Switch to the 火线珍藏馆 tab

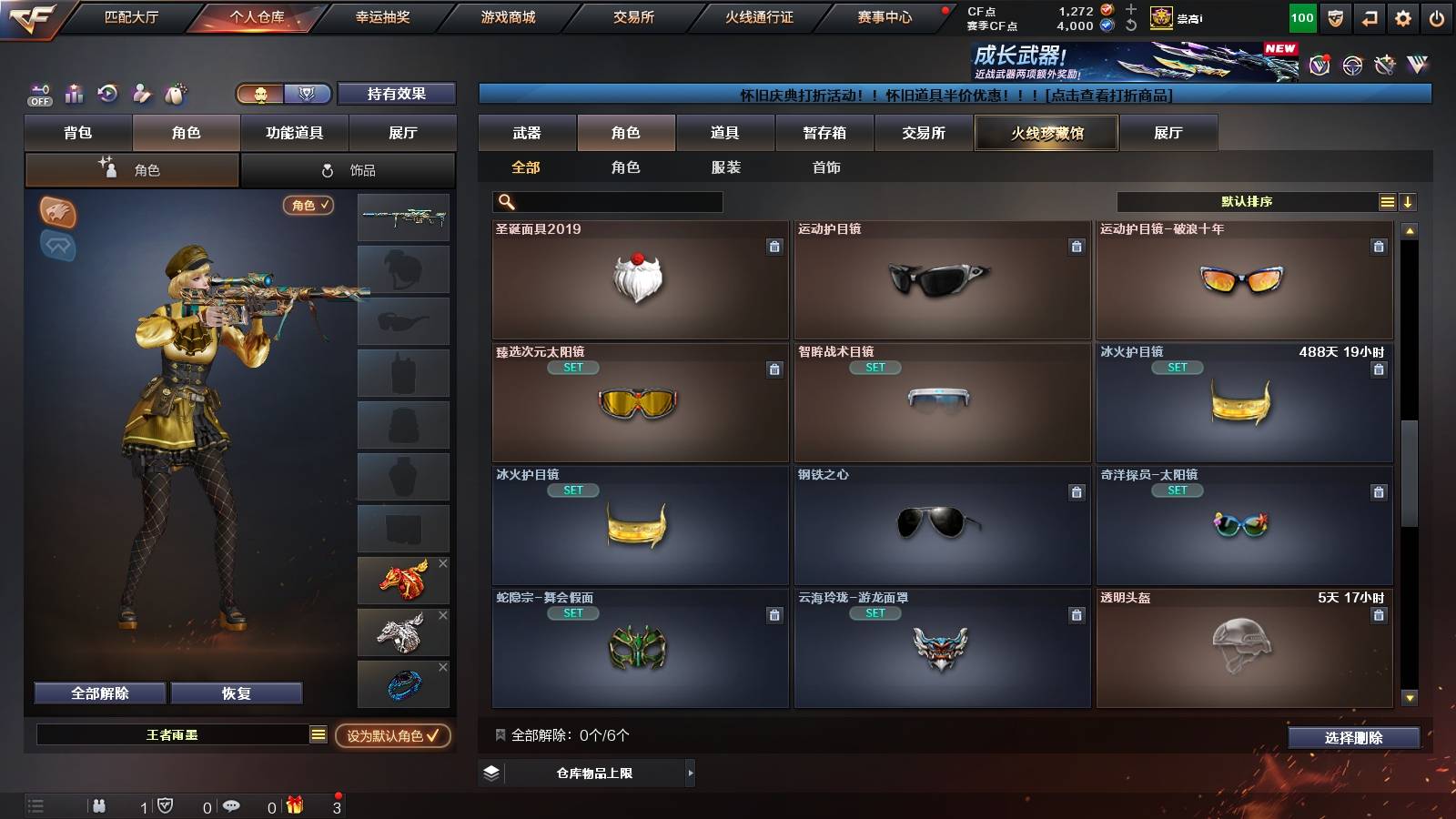coord(1046,133)
